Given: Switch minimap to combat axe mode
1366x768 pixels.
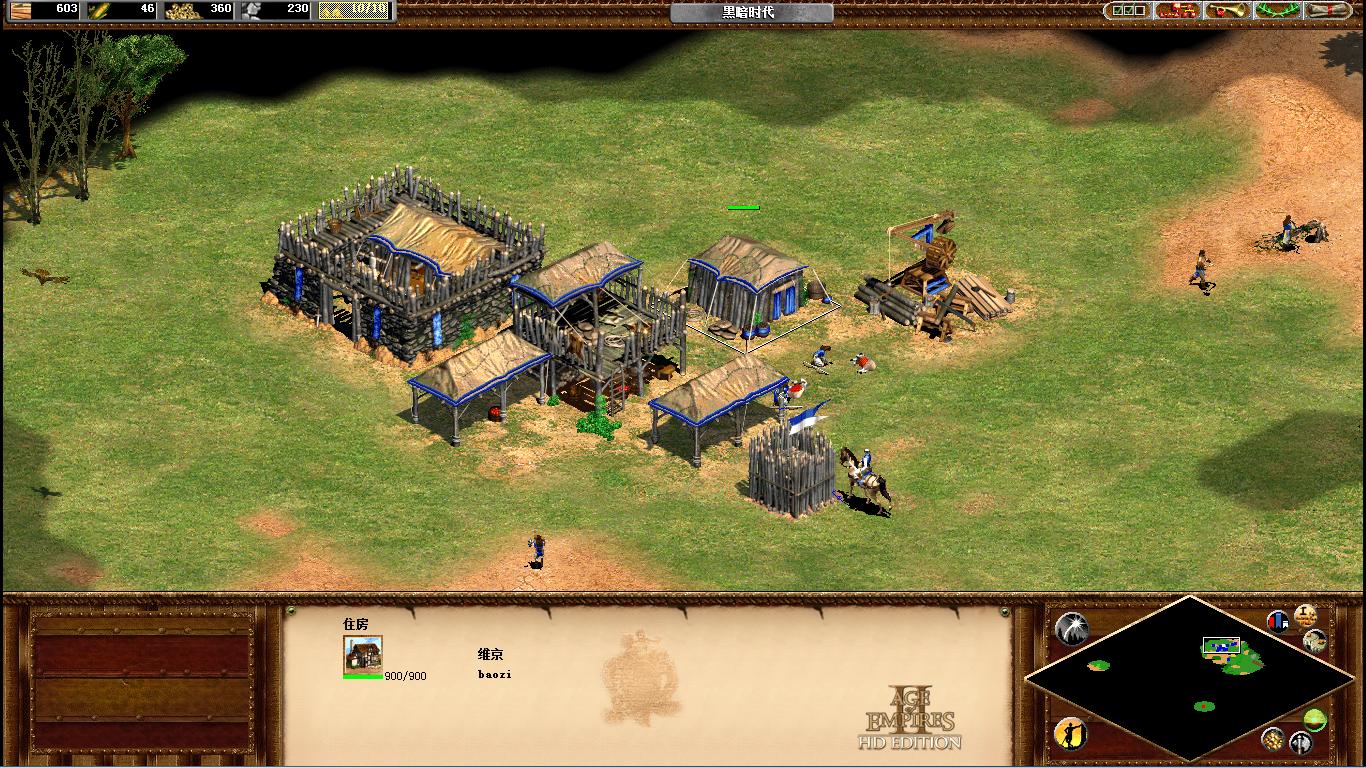Looking at the screenshot, I should (x=1300, y=743).
